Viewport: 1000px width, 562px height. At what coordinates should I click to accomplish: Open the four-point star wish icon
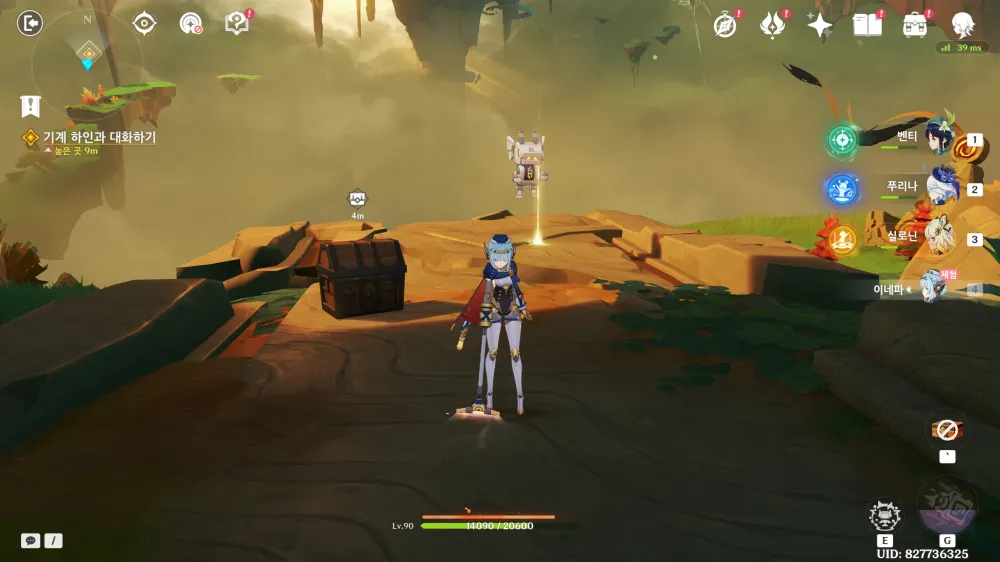[x=819, y=26]
